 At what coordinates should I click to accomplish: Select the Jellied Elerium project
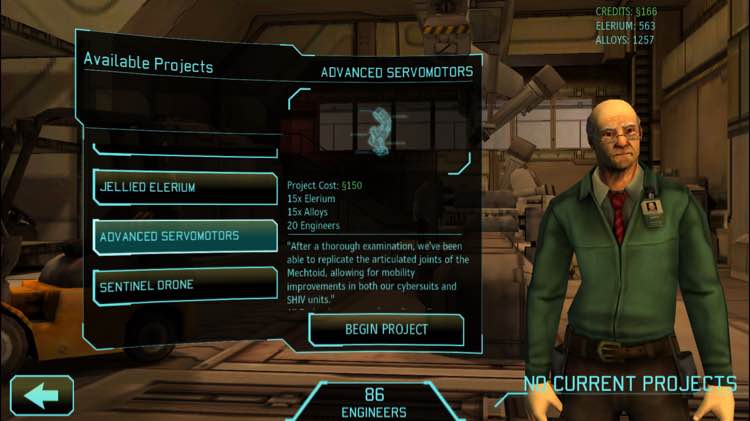point(185,187)
